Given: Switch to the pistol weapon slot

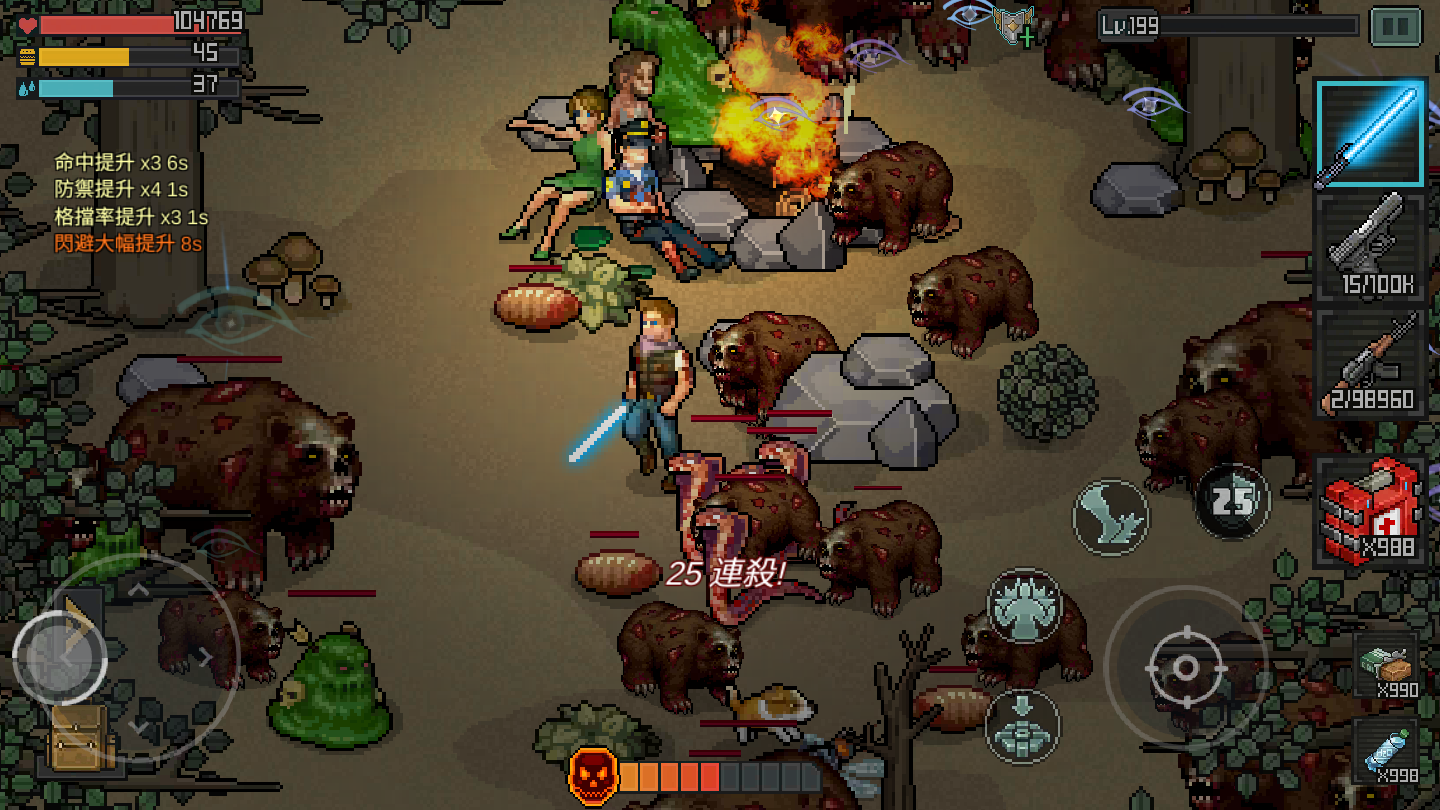Looking at the screenshot, I should tap(1370, 245).
